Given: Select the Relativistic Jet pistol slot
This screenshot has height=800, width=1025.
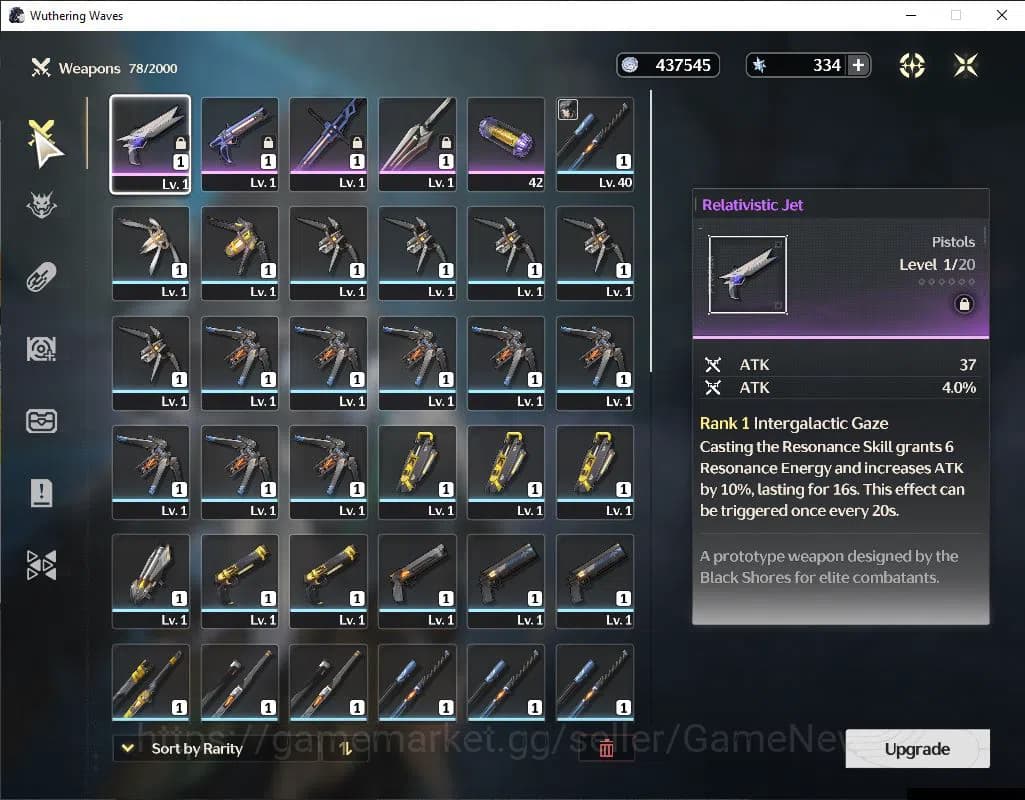Looking at the screenshot, I should click(x=150, y=142).
